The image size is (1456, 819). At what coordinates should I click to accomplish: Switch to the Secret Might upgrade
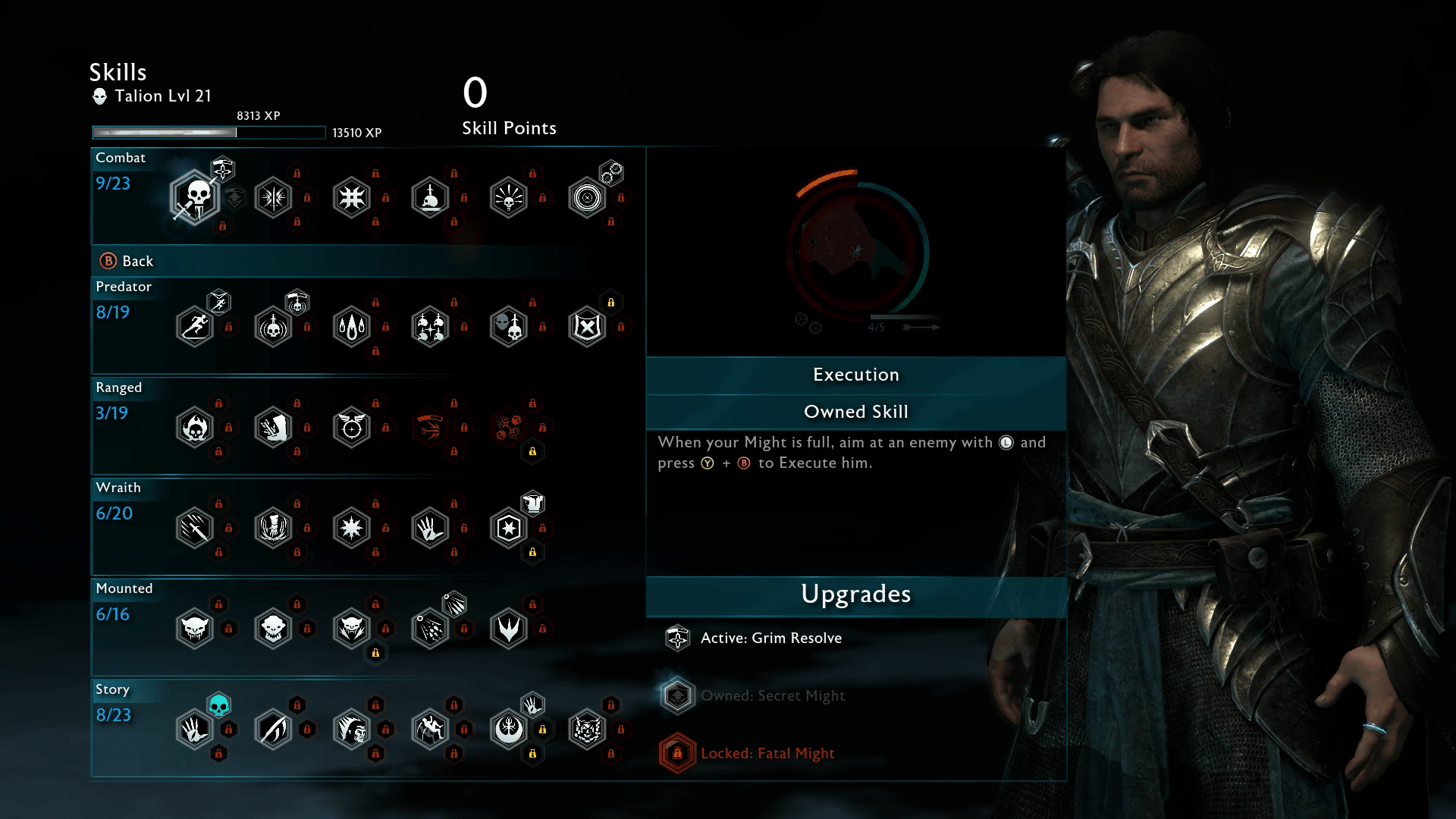coord(677,695)
